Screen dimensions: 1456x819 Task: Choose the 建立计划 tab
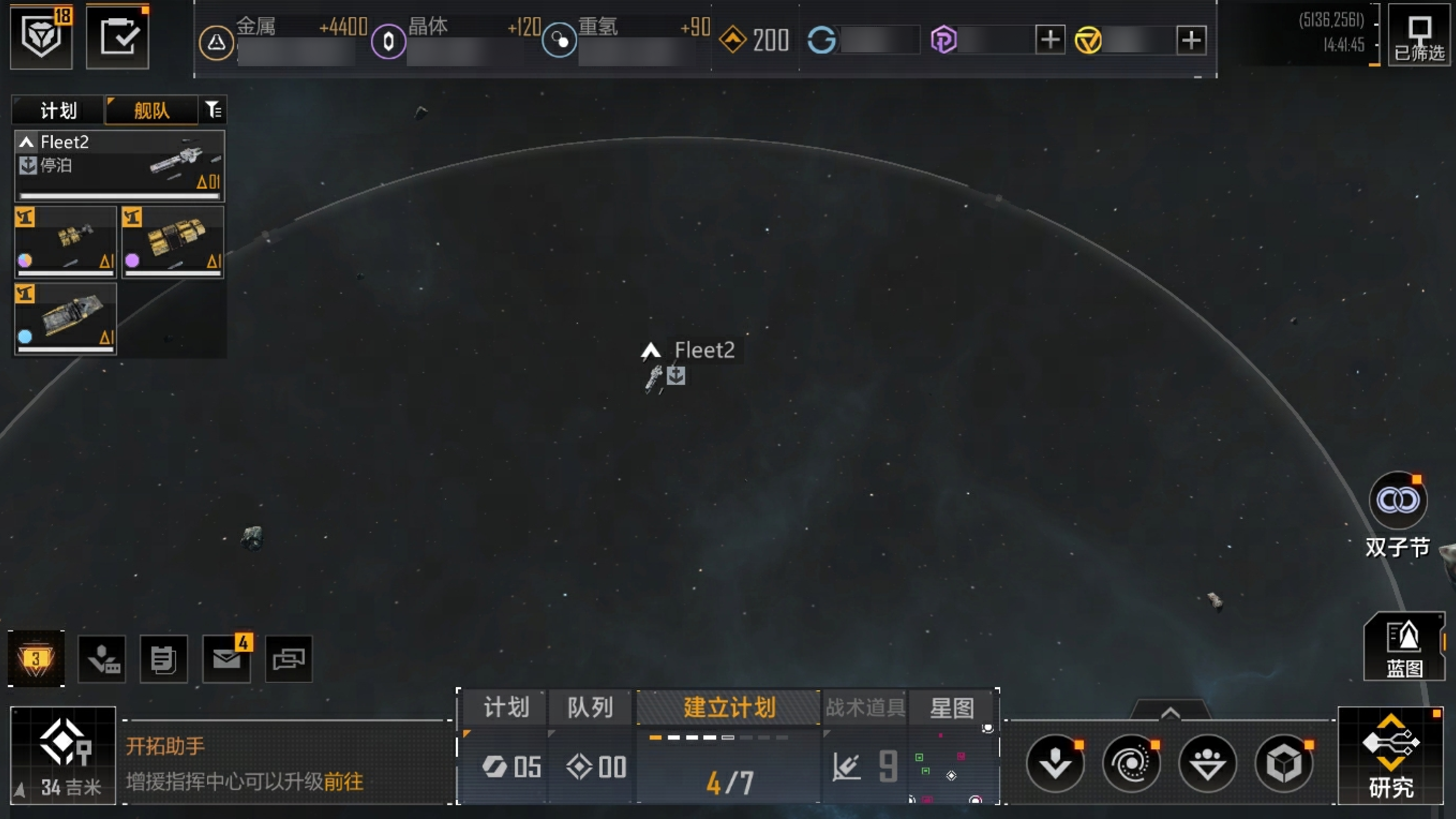pyautogui.click(x=729, y=707)
